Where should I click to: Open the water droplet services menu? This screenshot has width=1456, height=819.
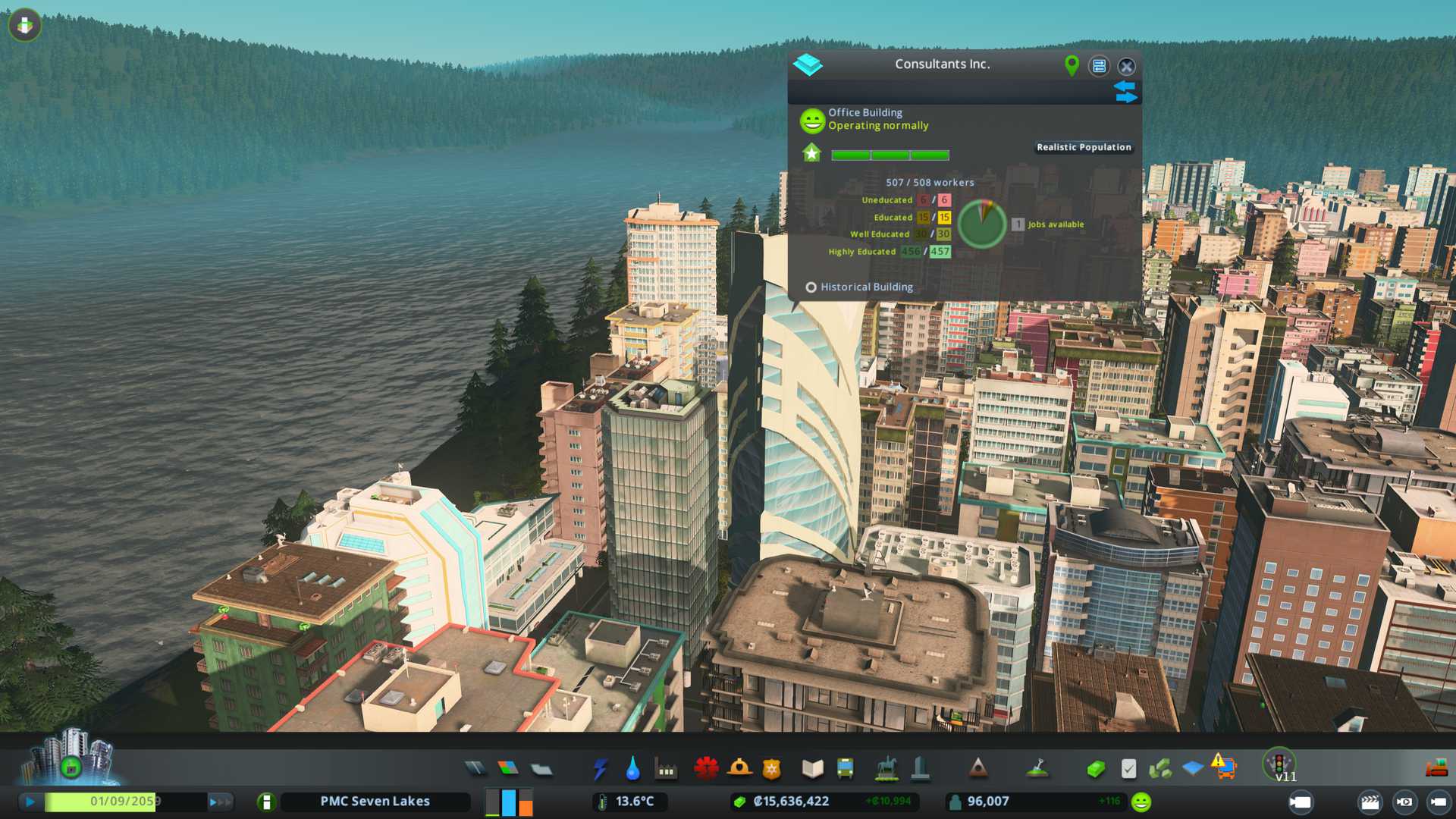tap(632, 769)
